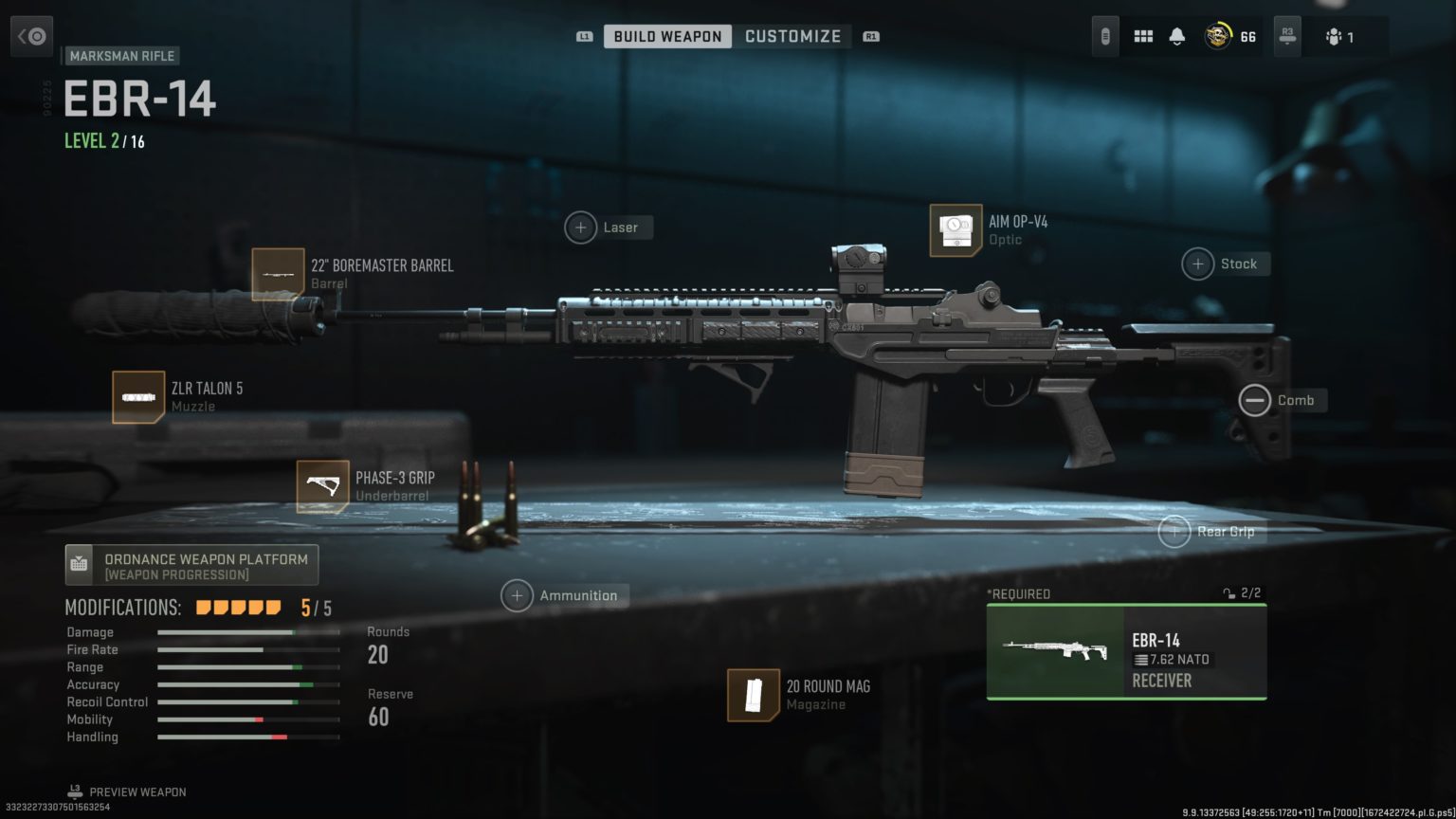
Task: Select the BUILD WEAPON tab
Action: (x=668, y=35)
